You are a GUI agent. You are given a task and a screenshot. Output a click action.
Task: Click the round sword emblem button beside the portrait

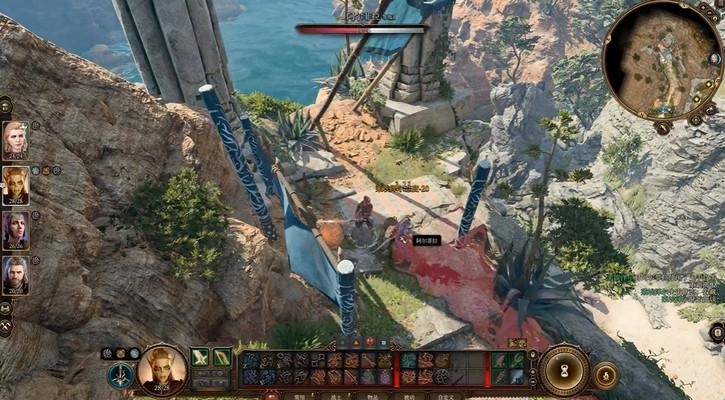pos(121,376)
